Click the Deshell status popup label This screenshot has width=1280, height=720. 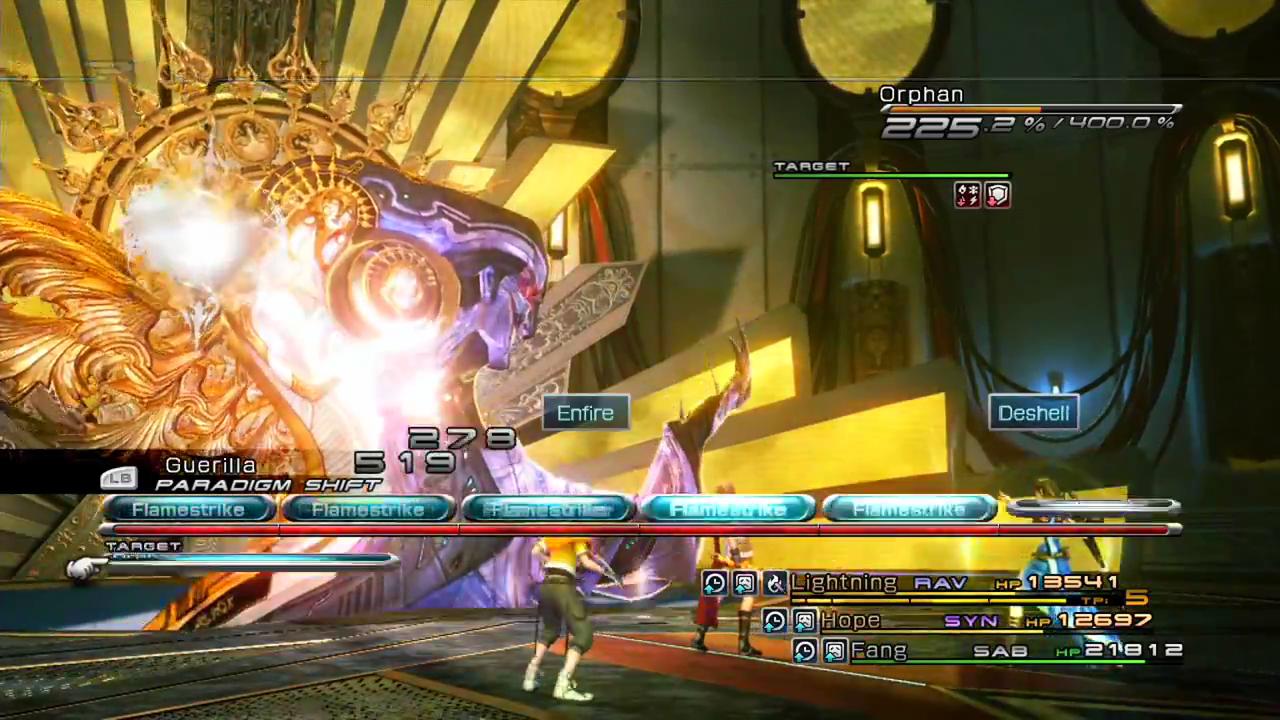[x=1033, y=413]
